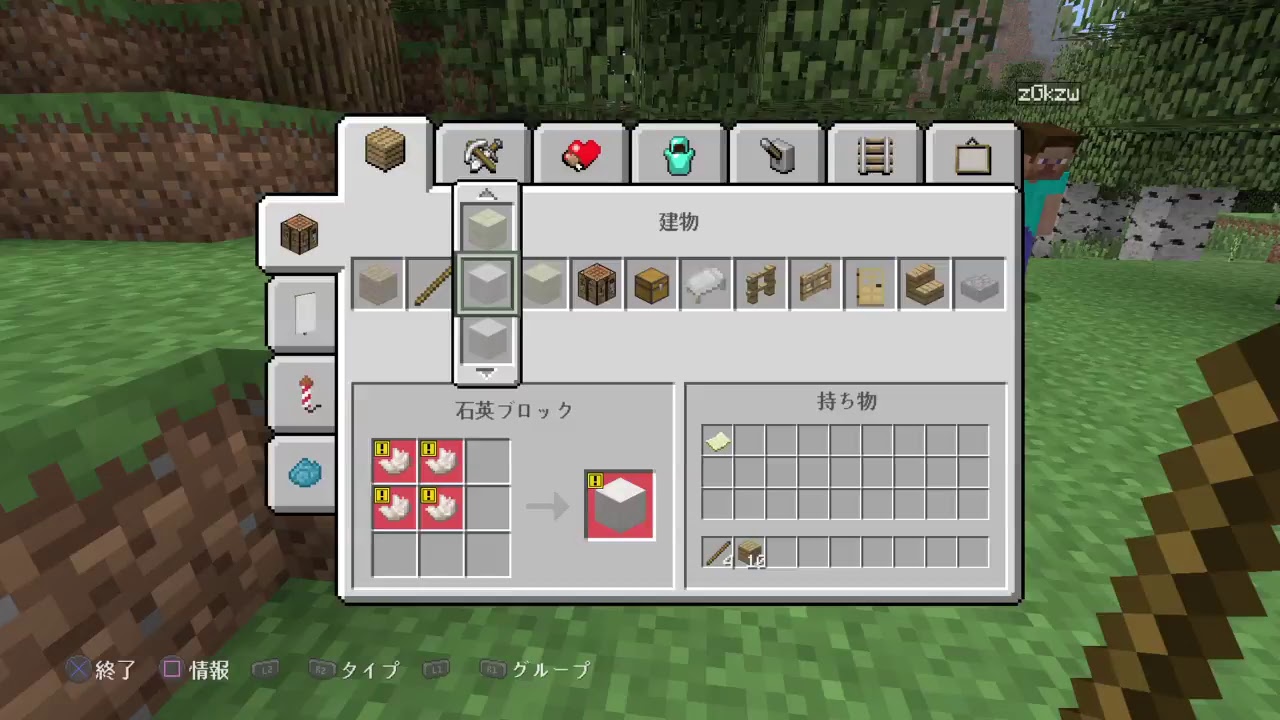This screenshot has width=1280, height=720.
Task: Select the quartz pillar variant below the highlighted one
Action: pos(486,342)
